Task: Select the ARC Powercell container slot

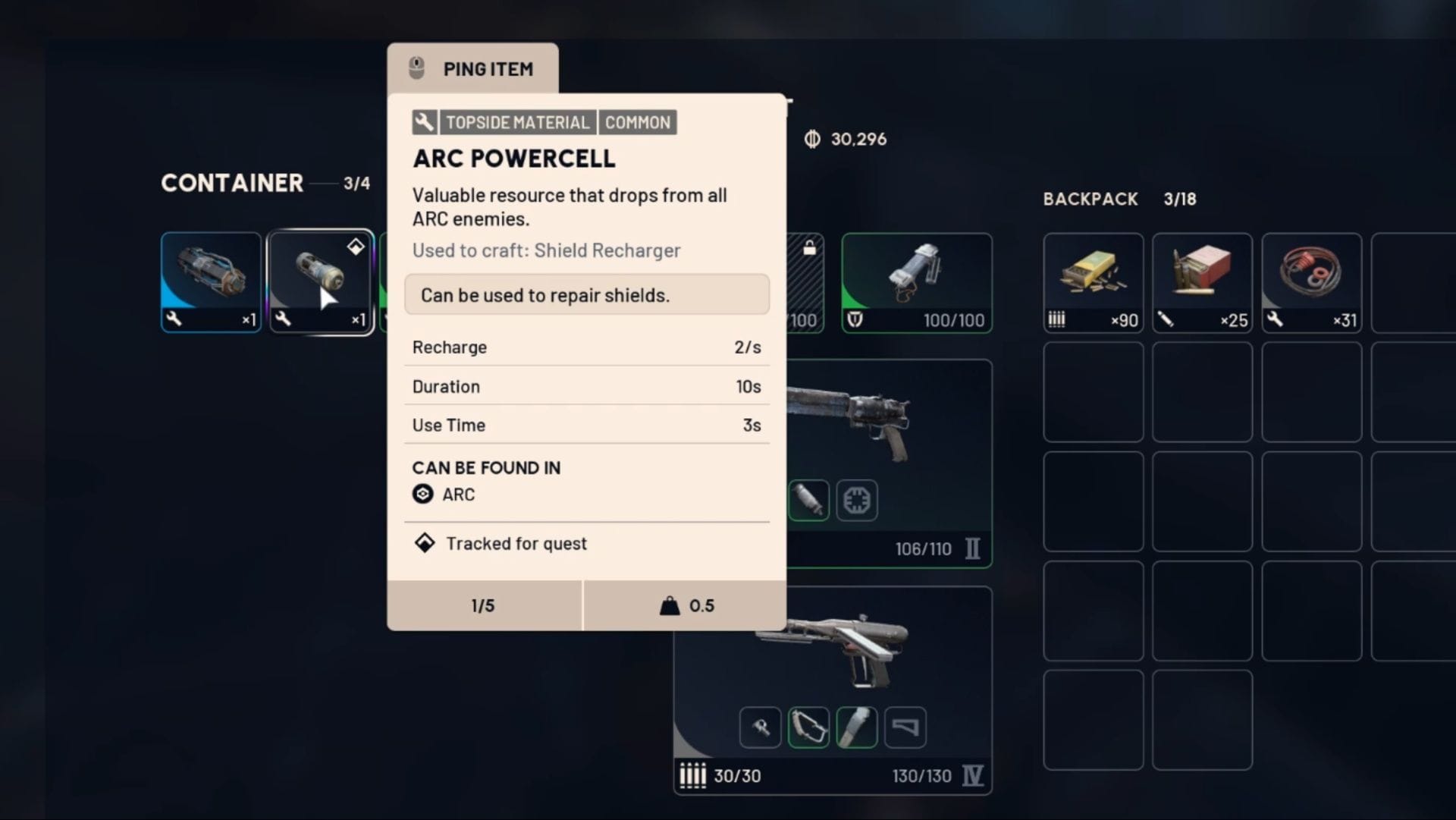Action: 321,281
